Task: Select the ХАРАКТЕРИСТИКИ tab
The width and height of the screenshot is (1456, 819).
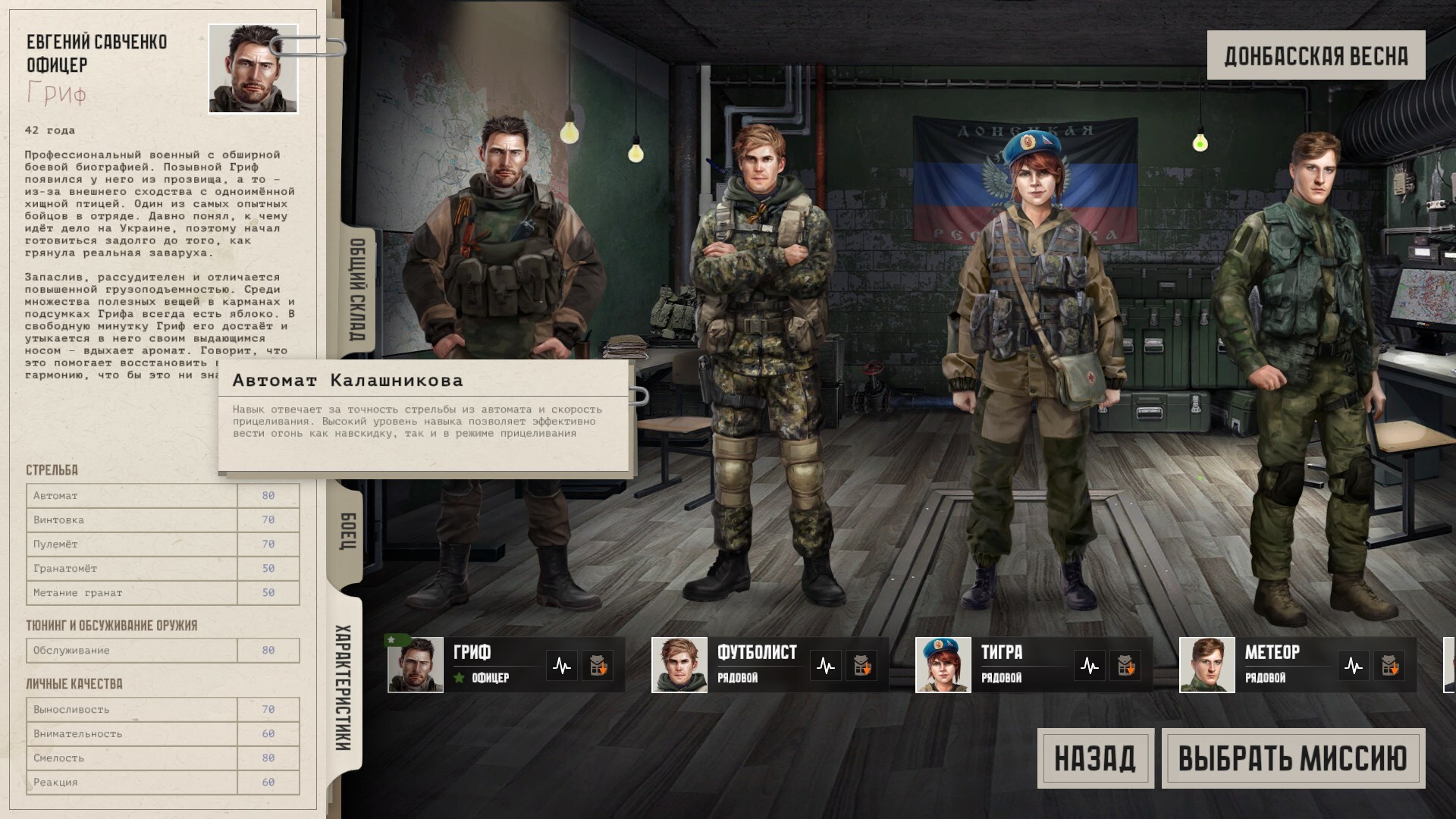Action: click(344, 687)
